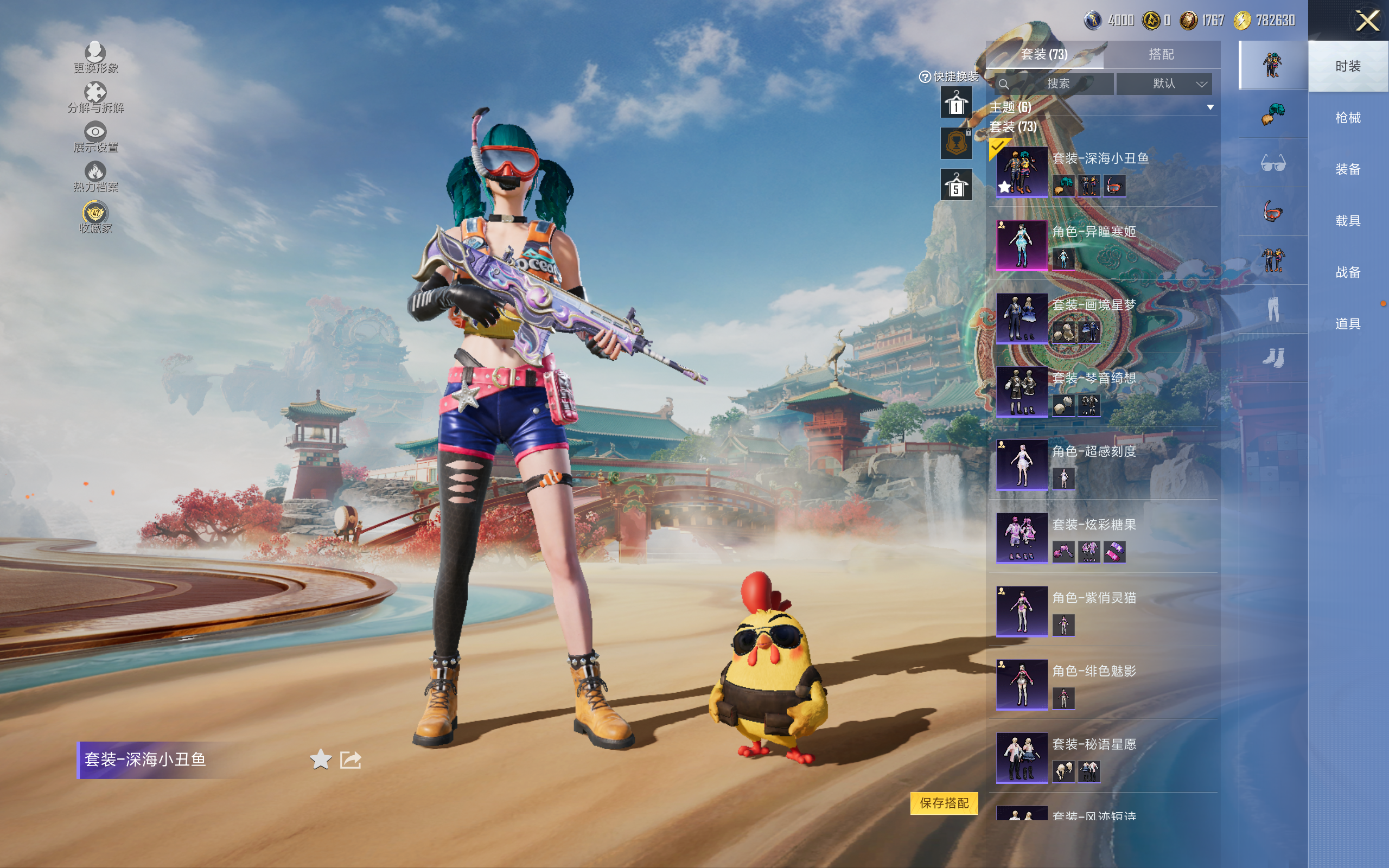This screenshot has height=868, width=1389.
Task: Open 更换形象 to change appearance
Action: pos(95,58)
